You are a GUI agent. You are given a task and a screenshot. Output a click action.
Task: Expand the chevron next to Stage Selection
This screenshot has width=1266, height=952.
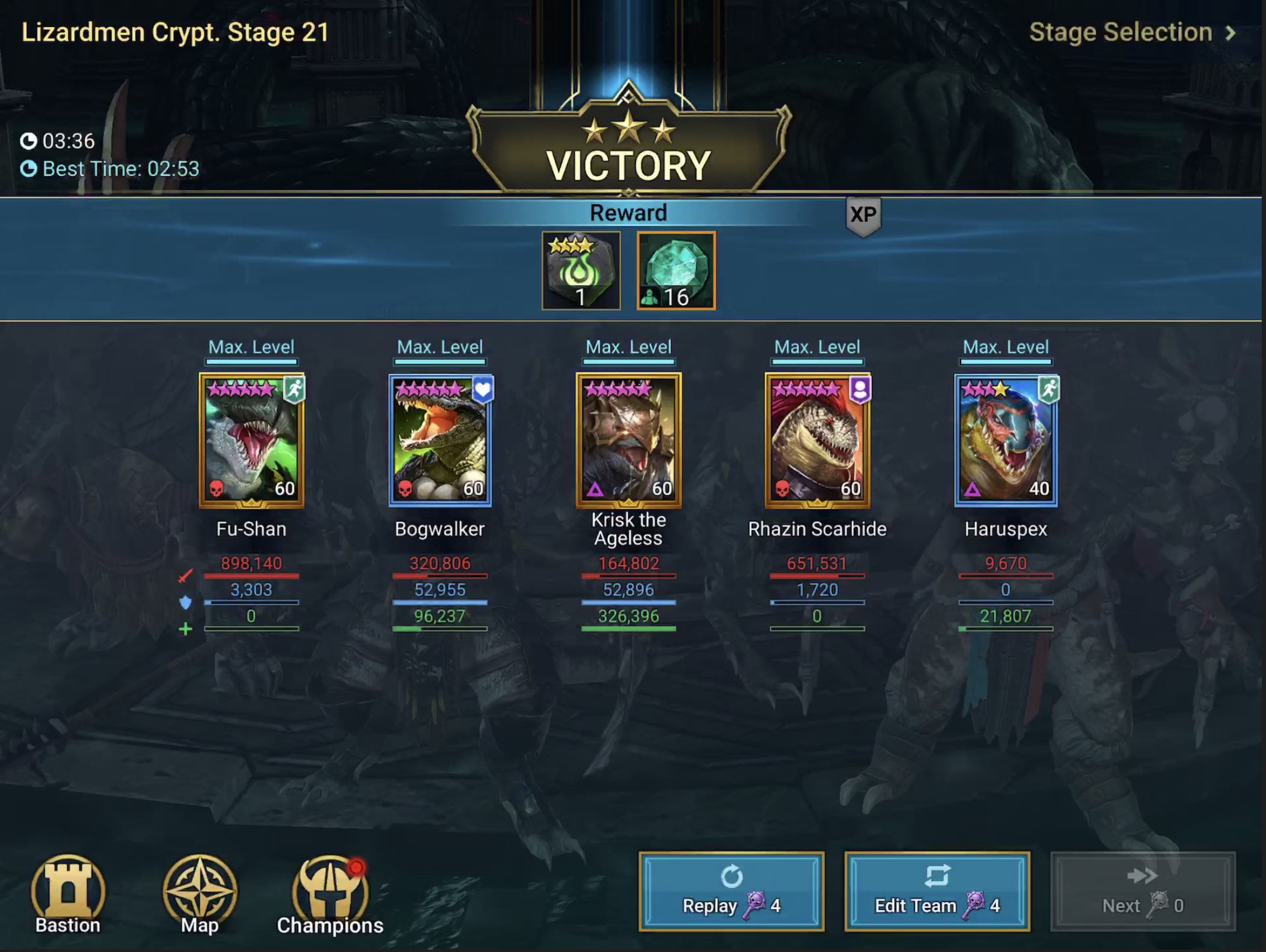click(x=1232, y=32)
